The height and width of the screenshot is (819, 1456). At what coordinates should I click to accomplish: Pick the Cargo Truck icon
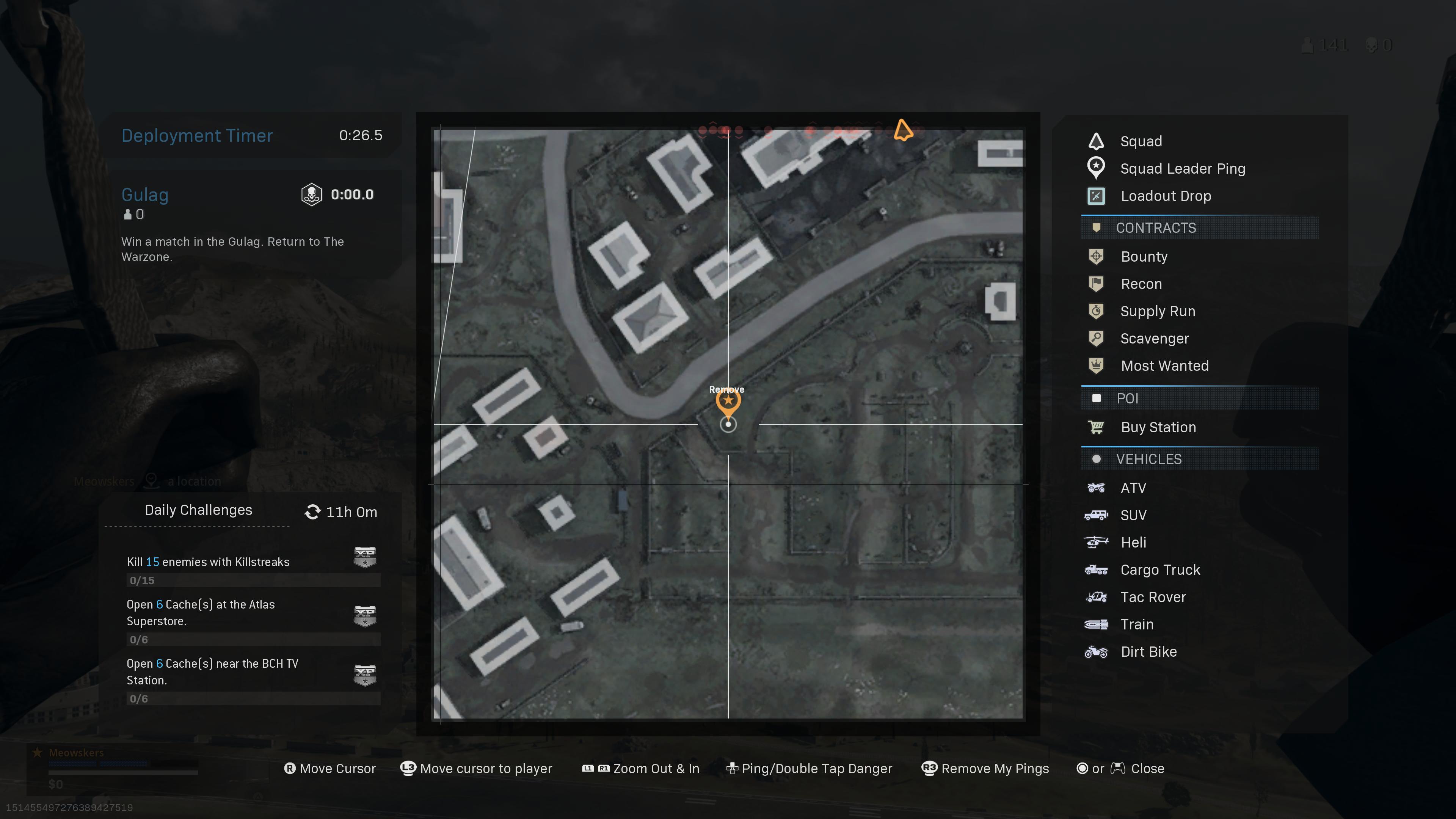(x=1097, y=569)
